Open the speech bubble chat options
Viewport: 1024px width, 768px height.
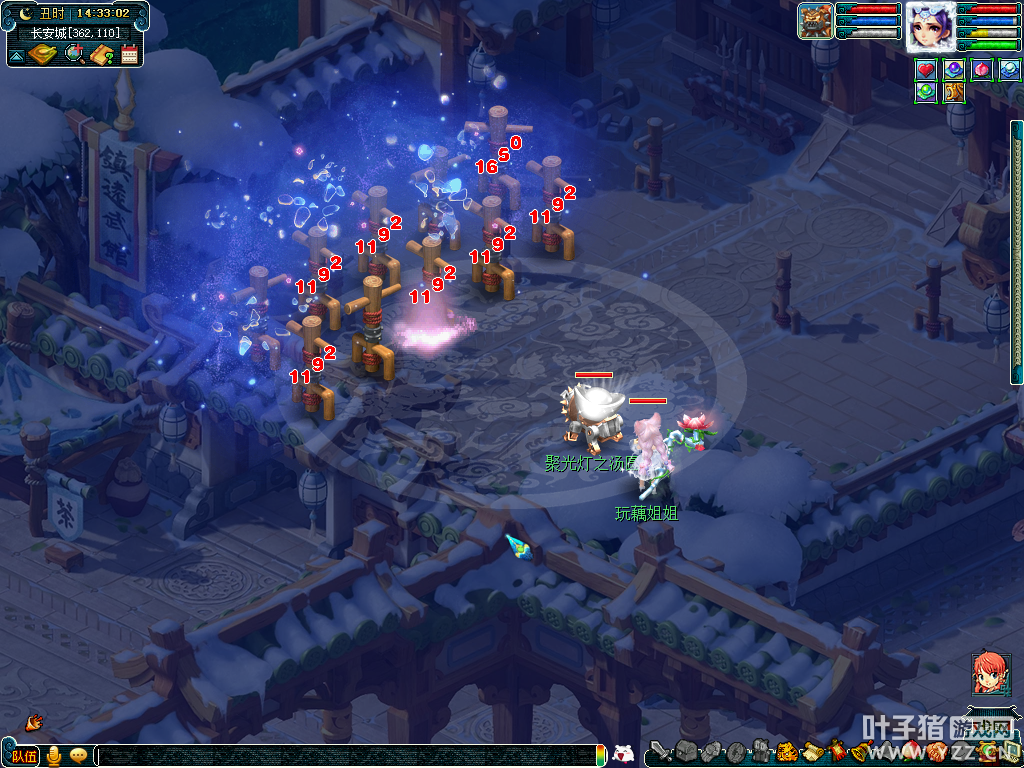(x=78, y=756)
